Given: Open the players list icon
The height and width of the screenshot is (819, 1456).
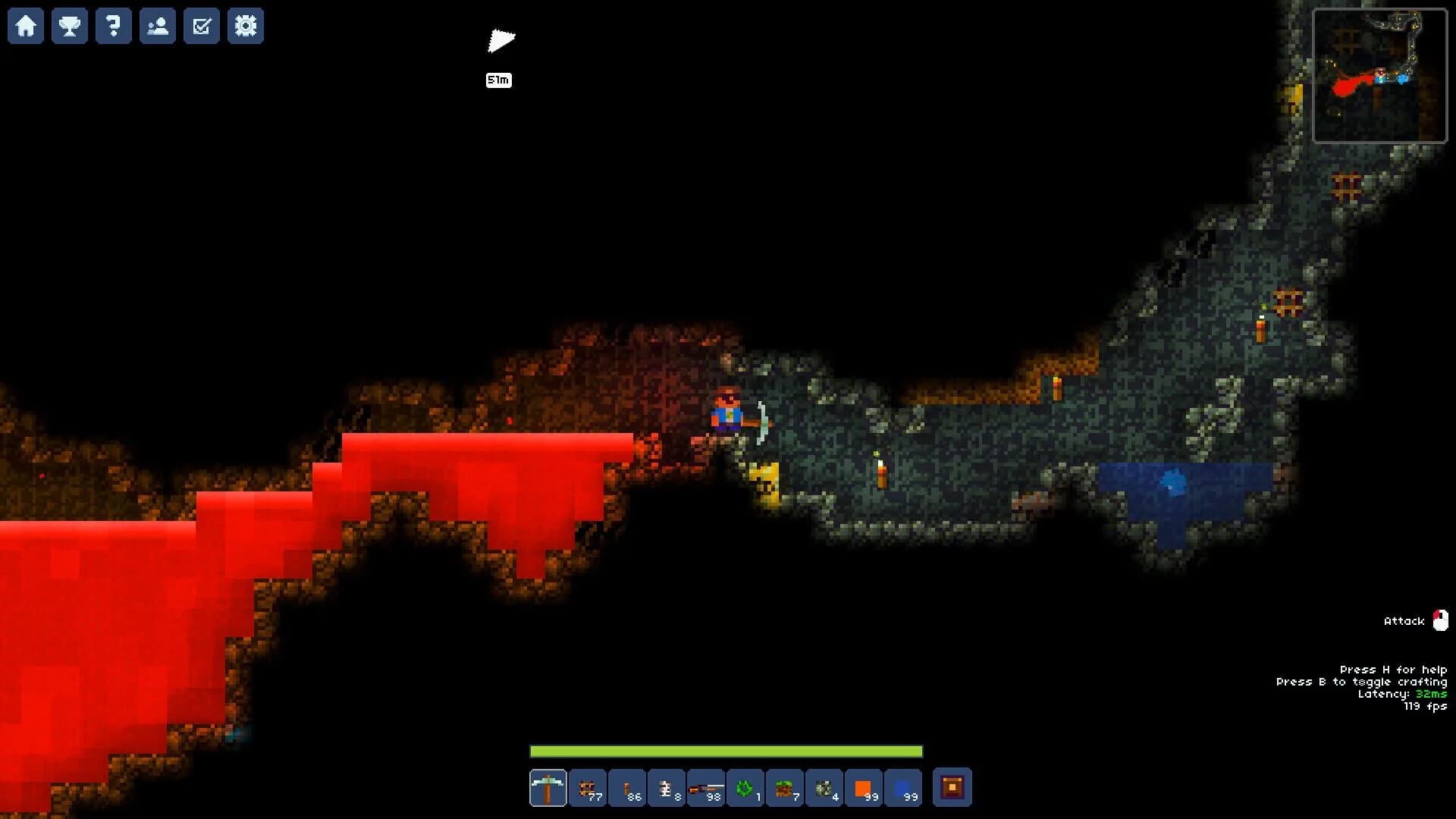Looking at the screenshot, I should coord(157,26).
